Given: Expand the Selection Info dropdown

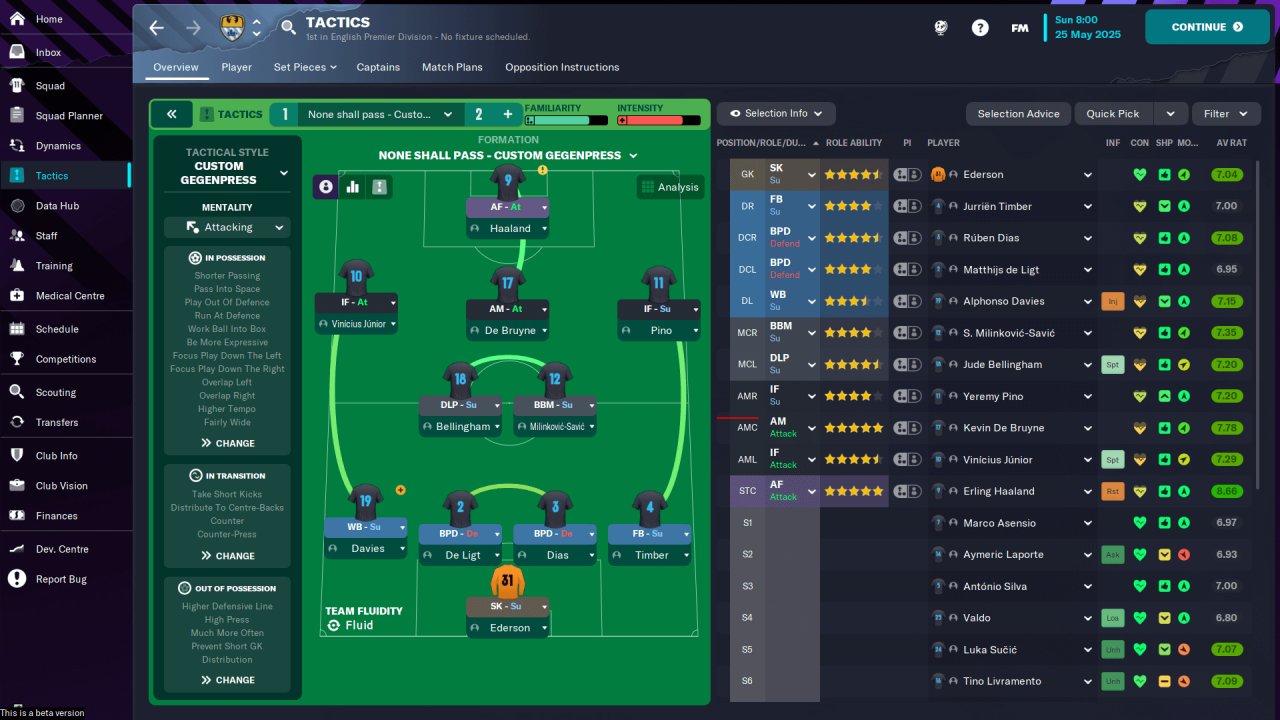Looking at the screenshot, I should pyautogui.click(x=776, y=114).
